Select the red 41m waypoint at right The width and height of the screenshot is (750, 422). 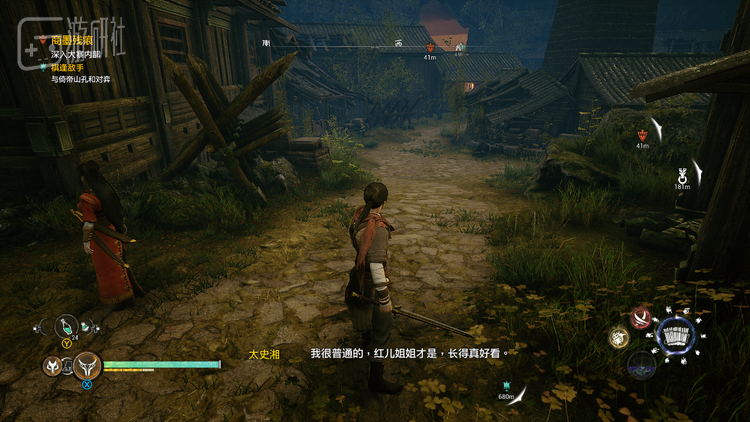click(x=642, y=134)
